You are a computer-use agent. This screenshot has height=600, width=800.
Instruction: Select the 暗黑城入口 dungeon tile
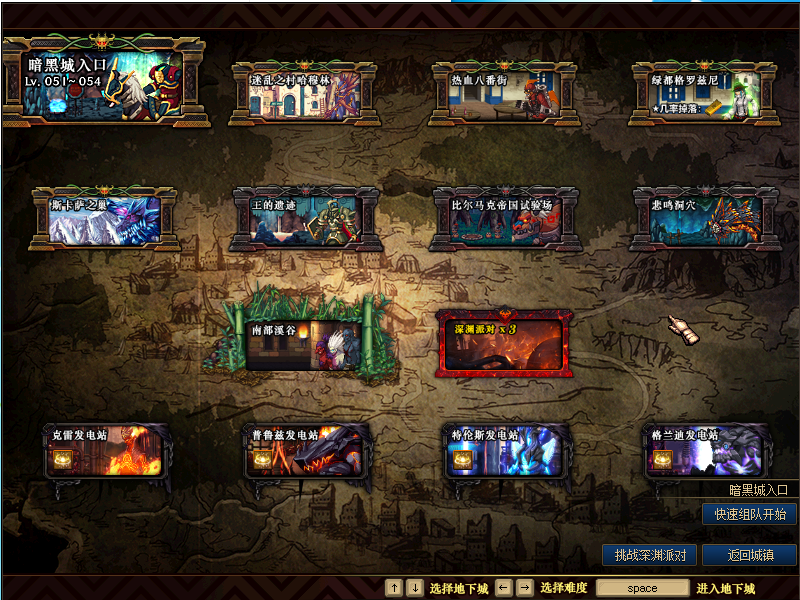(x=103, y=82)
